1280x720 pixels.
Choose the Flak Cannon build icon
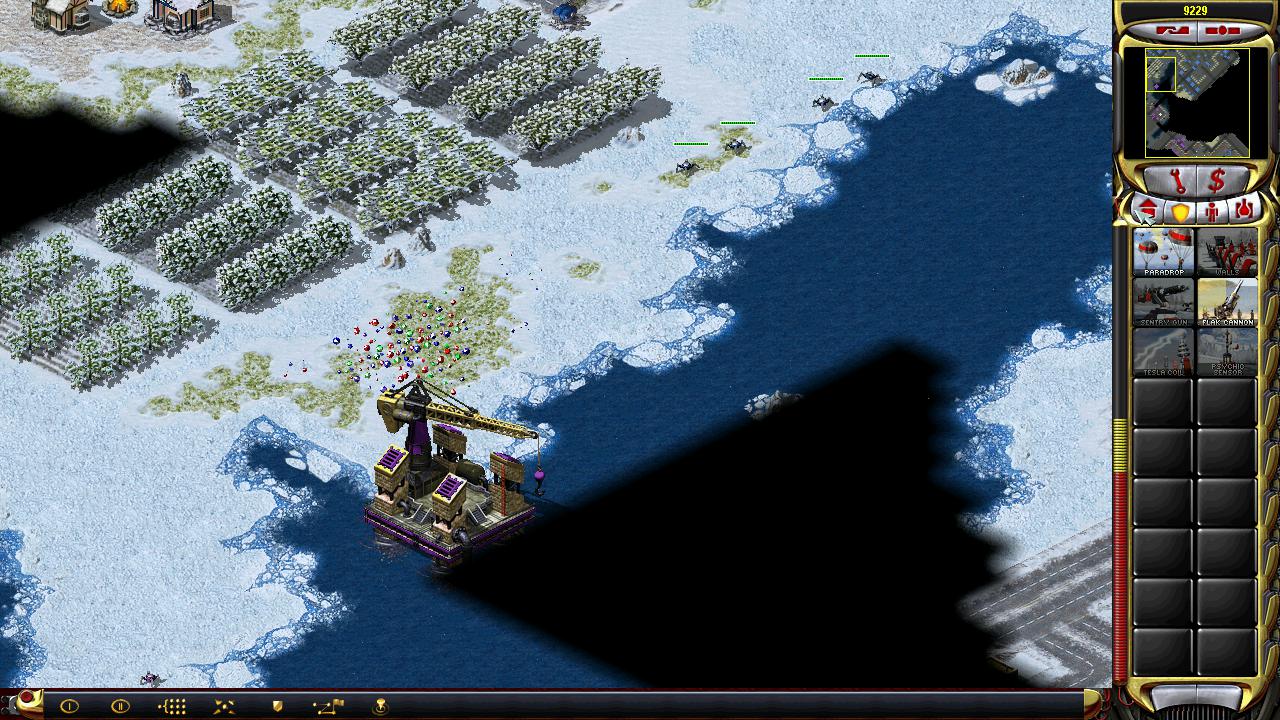tap(1227, 302)
